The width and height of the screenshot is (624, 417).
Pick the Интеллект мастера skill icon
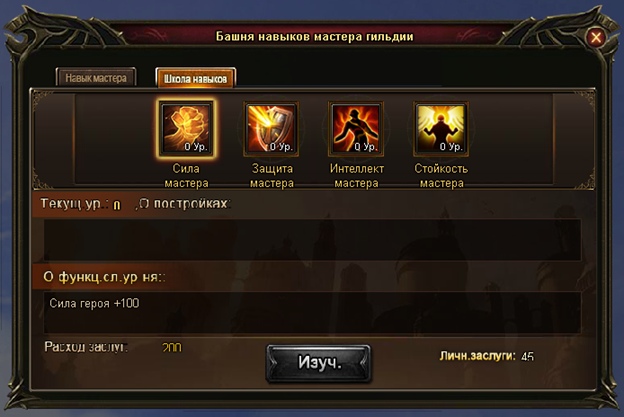pyautogui.click(x=356, y=129)
